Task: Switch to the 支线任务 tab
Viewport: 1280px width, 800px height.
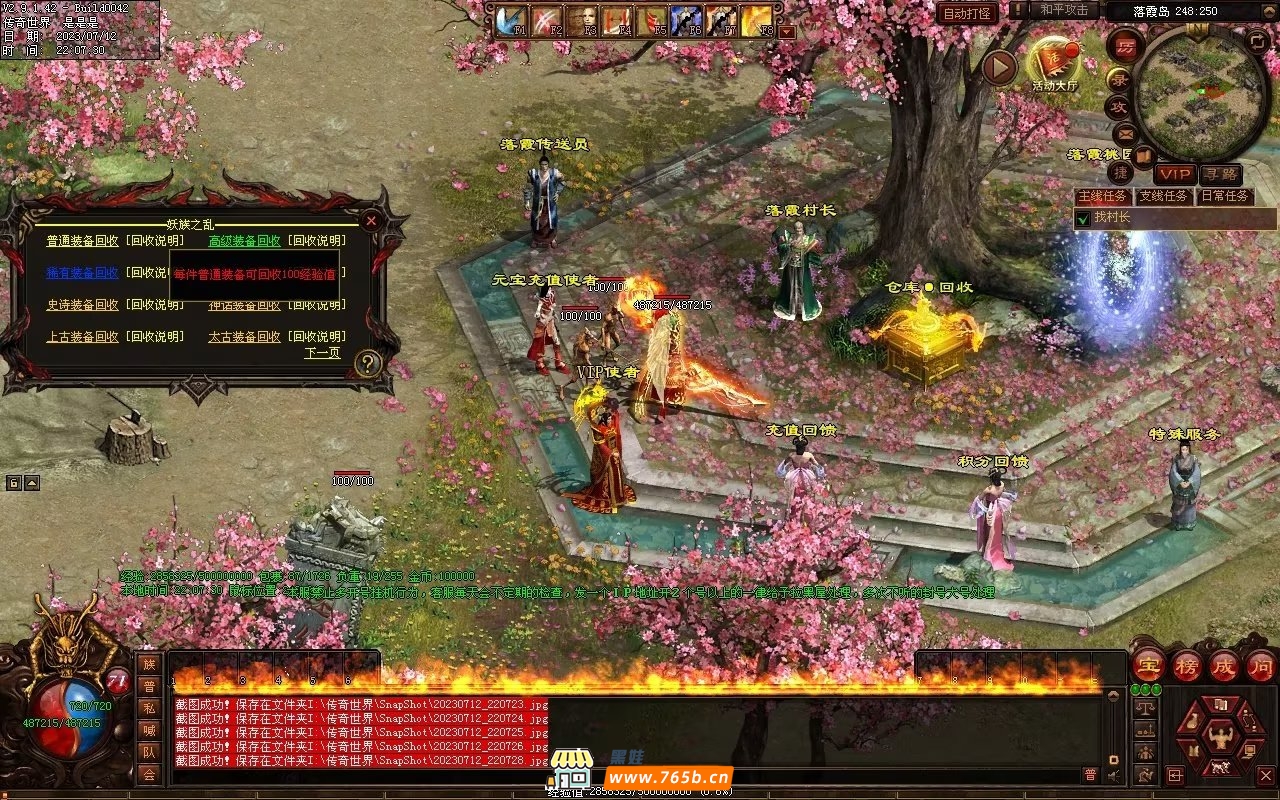Action: coord(1164,196)
